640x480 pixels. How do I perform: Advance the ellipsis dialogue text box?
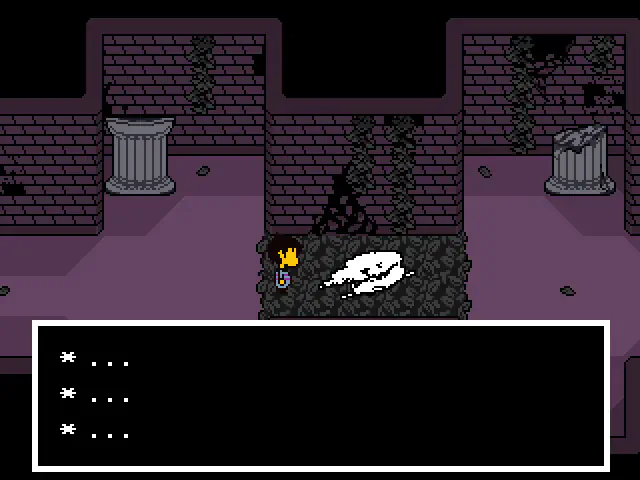[320, 396]
